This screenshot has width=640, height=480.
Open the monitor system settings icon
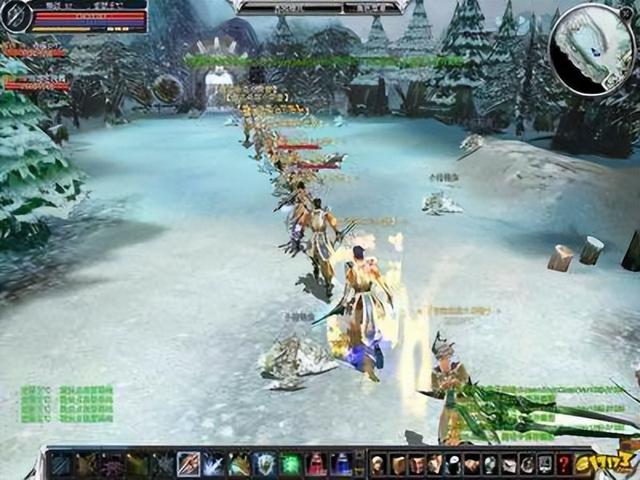click(x=545, y=464)
